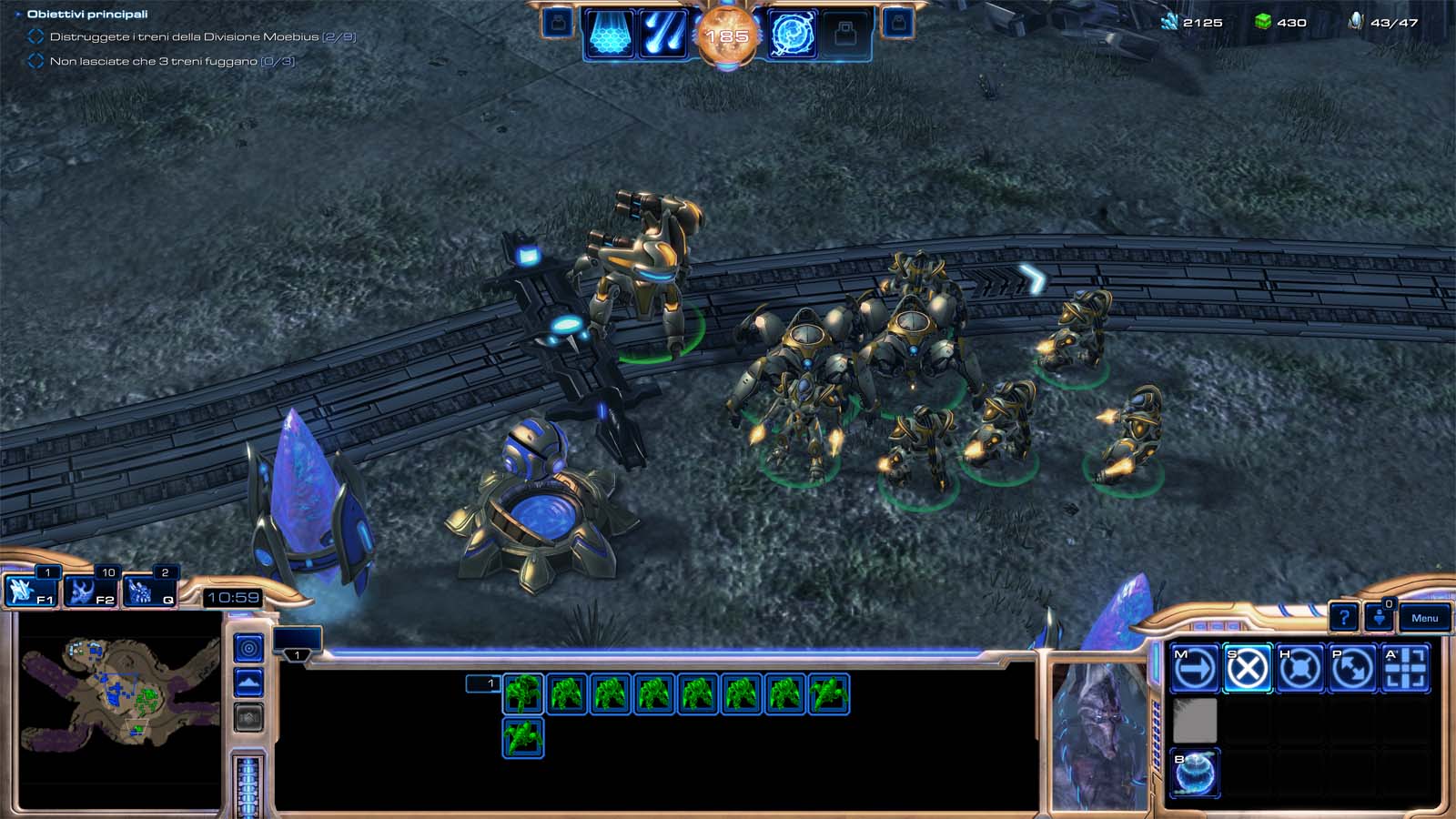Choose the Hold Position command
The image size is (1456, 819).
tap(1299, 670)
